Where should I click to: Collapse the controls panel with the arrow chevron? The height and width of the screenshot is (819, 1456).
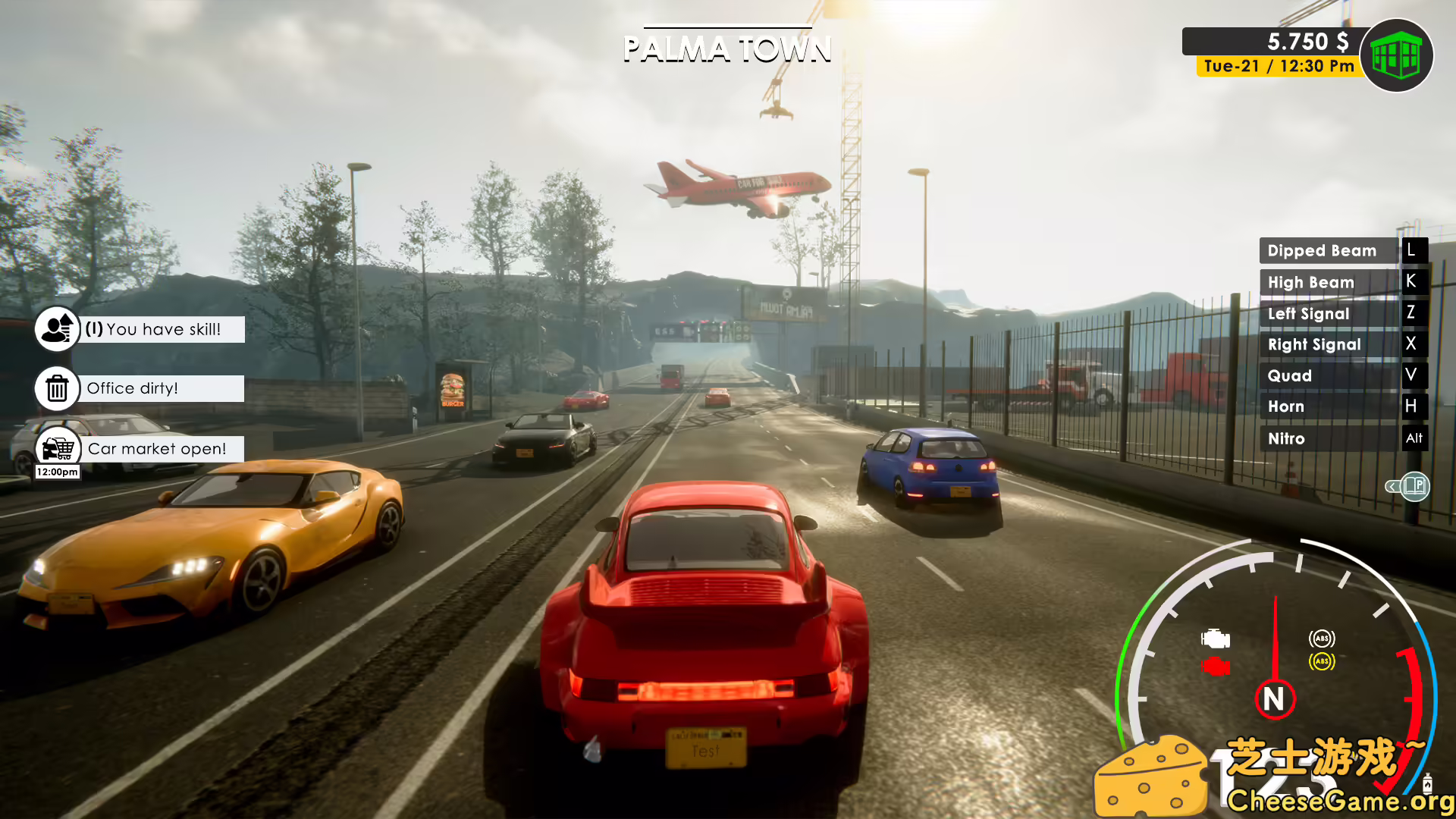tap(1392, 488)
